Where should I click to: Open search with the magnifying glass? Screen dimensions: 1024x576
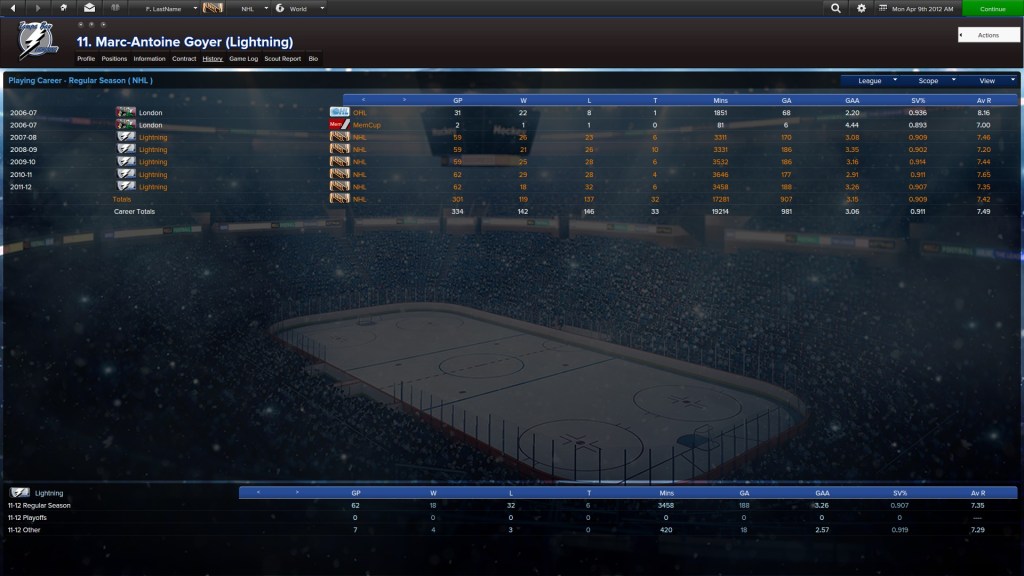[x=836, y=8]
